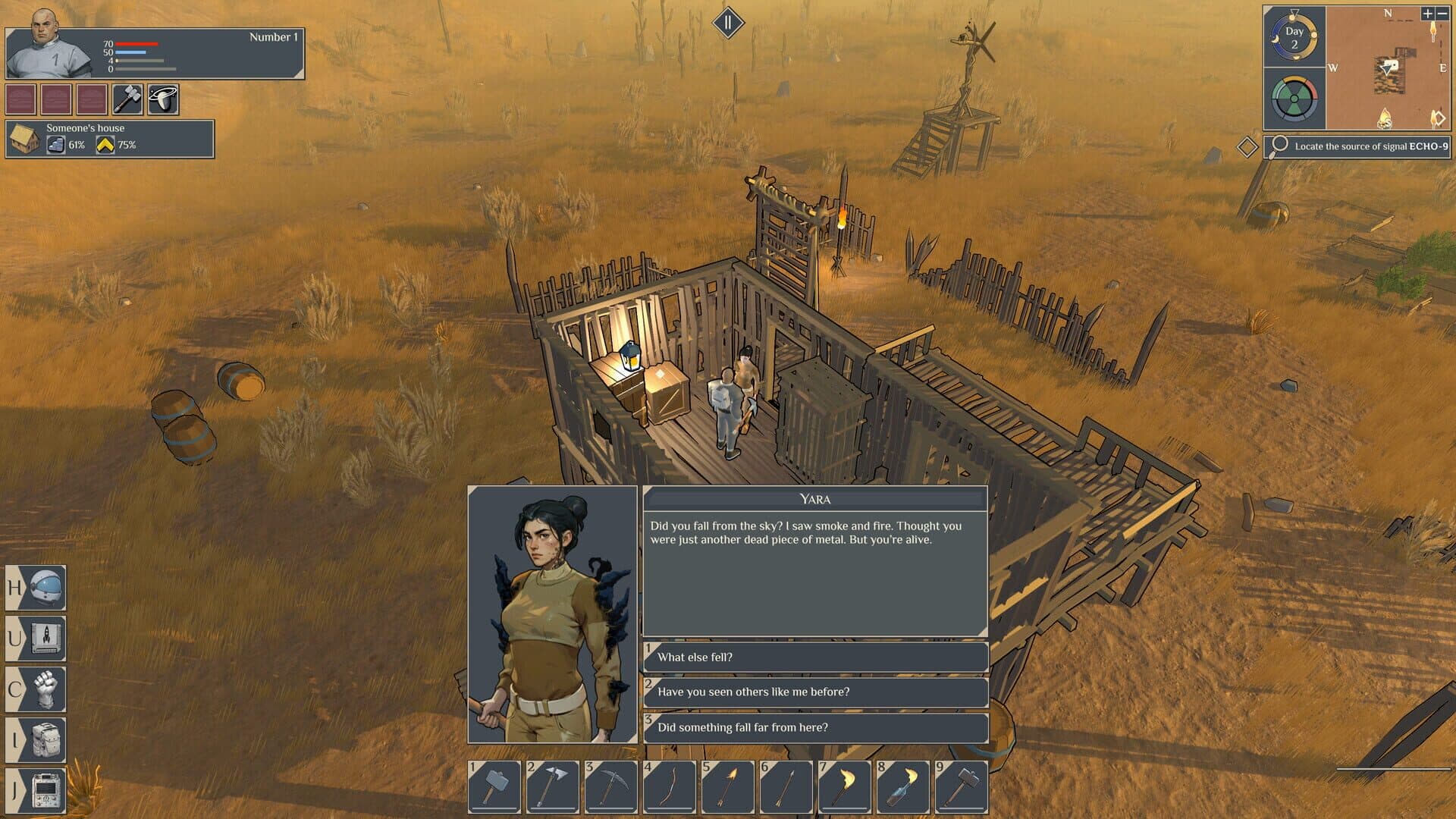This screenshot has width=1456, height=819.
Task: Select the bow in hotbar slot 4
Action: click(669, 786)
